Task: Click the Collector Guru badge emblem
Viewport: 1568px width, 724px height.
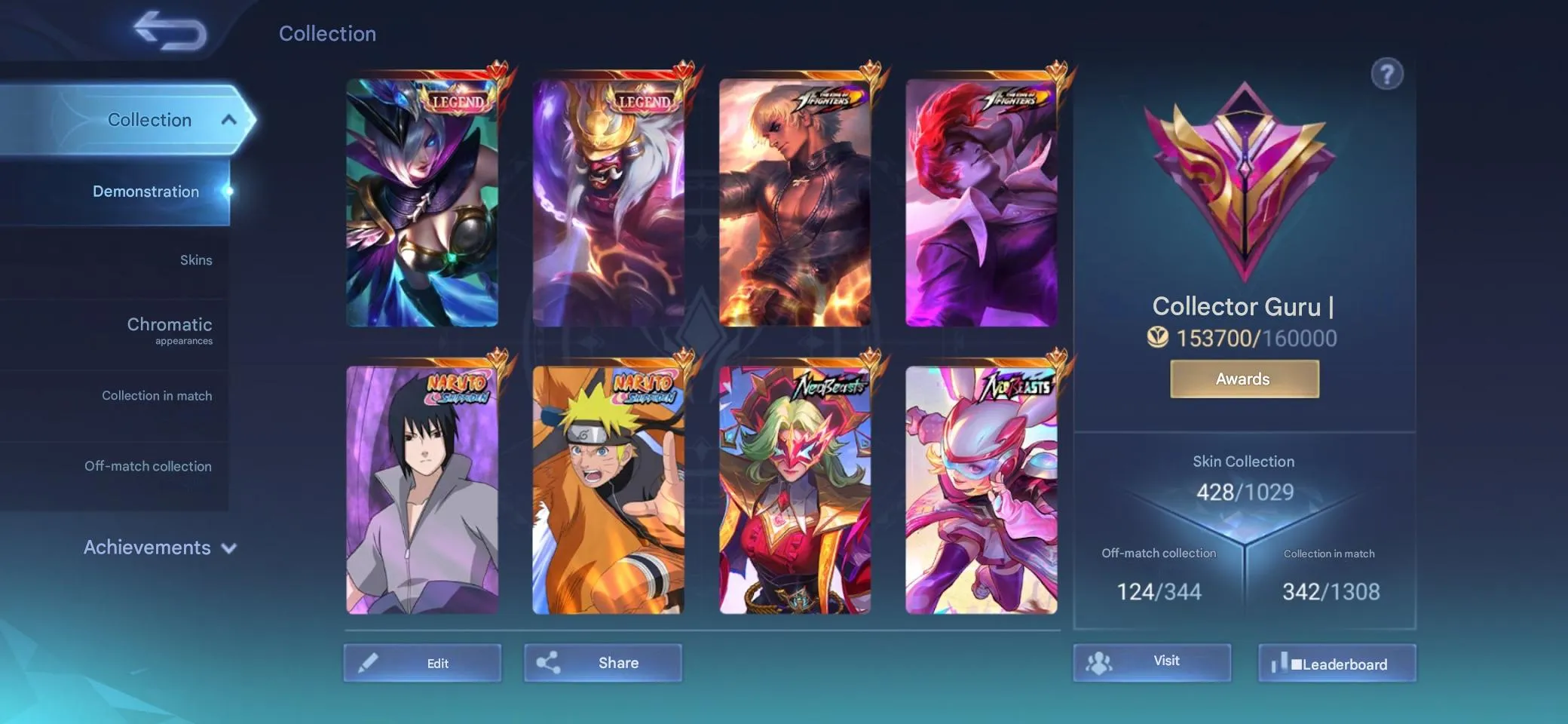Action: pos(1243,181)
